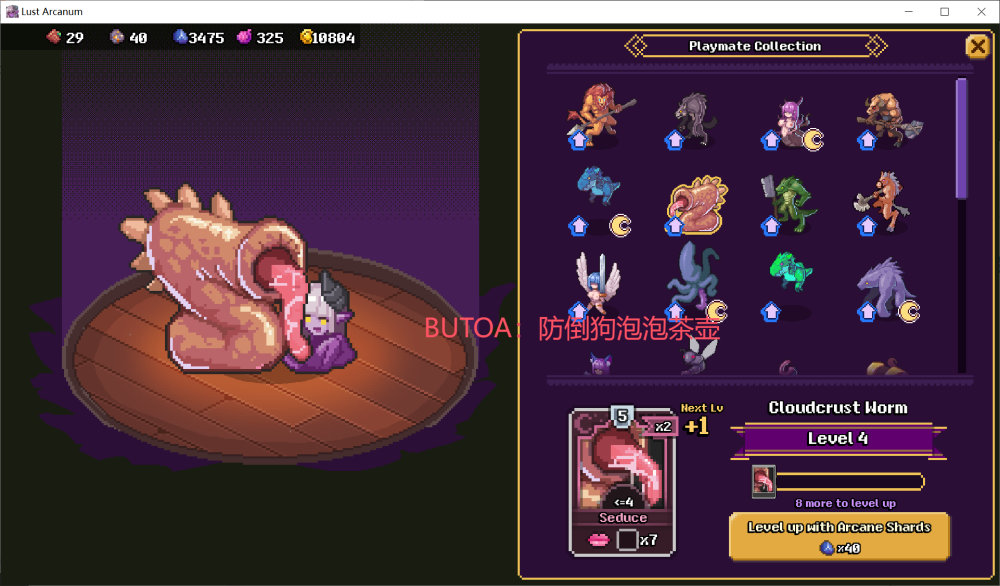1000x586 pixels.
Task: Click the Seduce card preview
Action: (623, 480)
